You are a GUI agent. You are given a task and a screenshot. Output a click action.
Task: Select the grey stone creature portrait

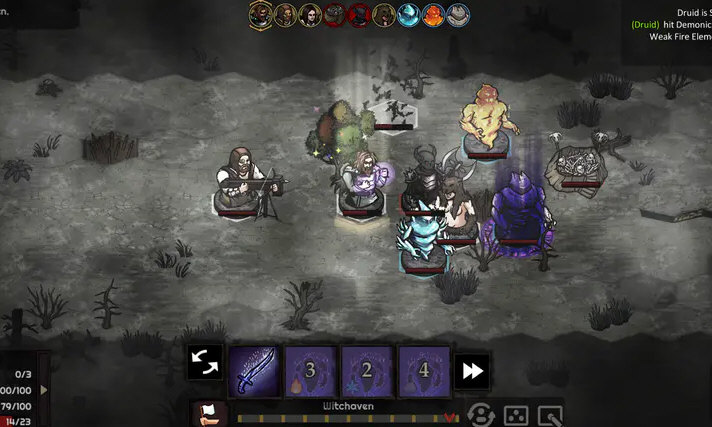[458, 14]
